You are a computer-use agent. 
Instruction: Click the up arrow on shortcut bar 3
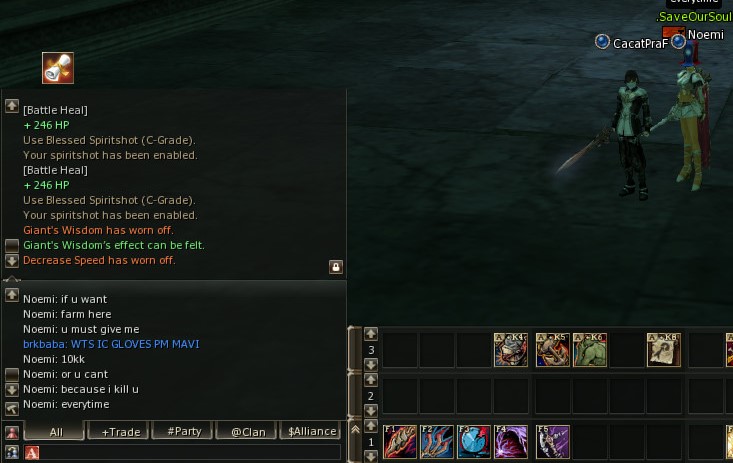point(371,334)
